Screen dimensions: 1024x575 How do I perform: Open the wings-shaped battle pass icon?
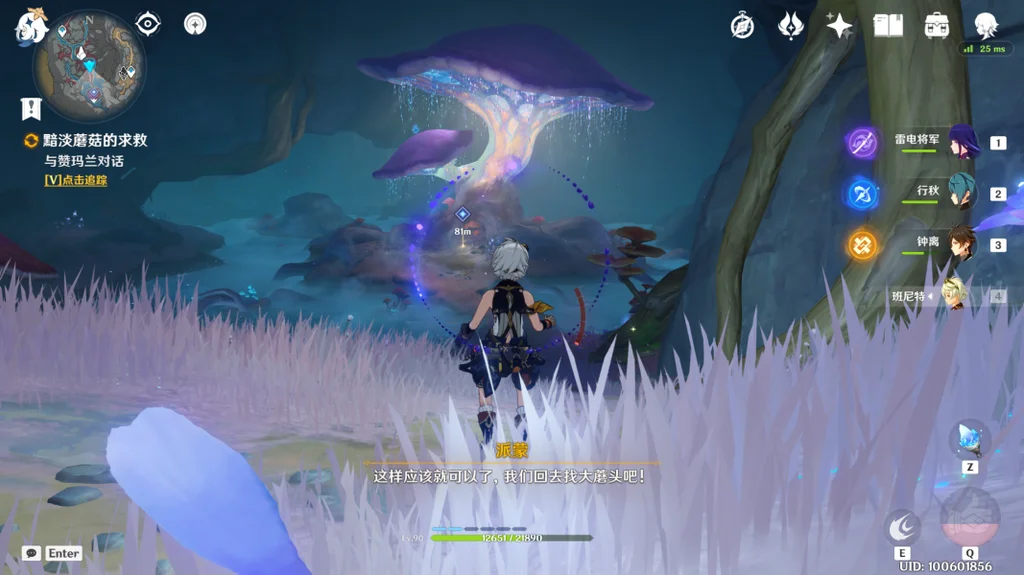791,26
